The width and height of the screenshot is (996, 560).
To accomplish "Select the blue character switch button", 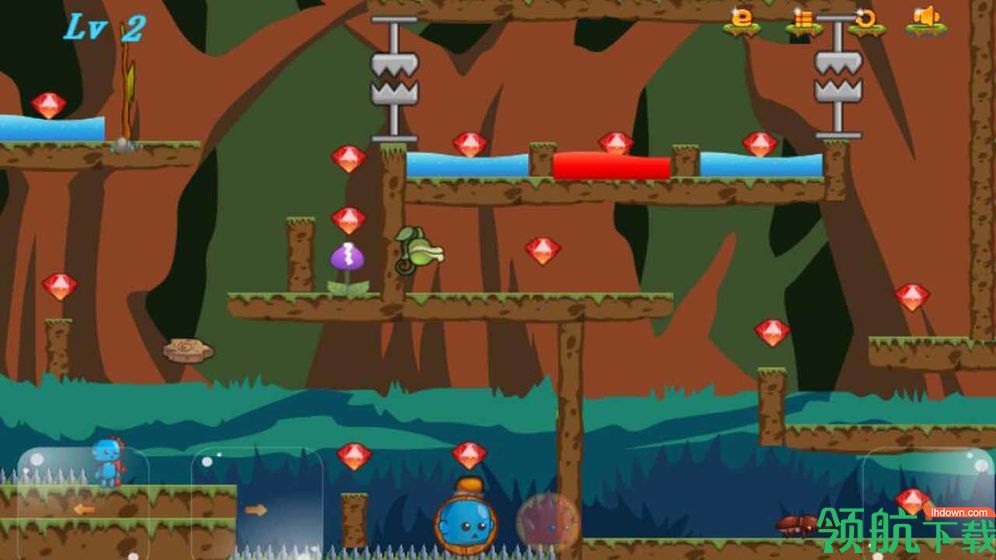I will pos(465,520).
